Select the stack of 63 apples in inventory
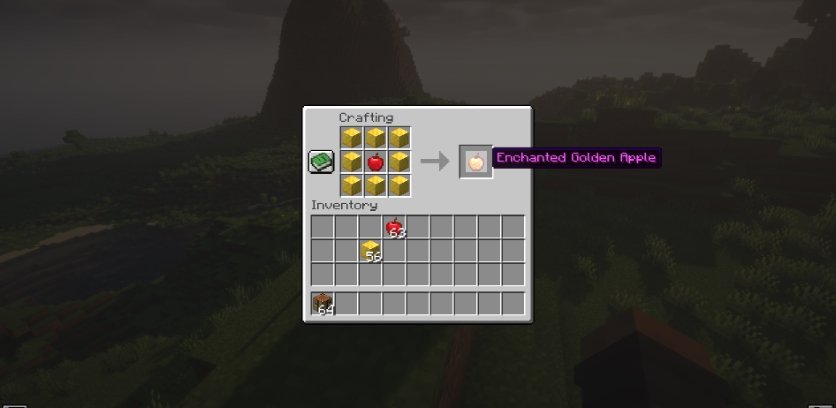The width and height of the screenshot is (836, 408). click(x=394, y=227)
